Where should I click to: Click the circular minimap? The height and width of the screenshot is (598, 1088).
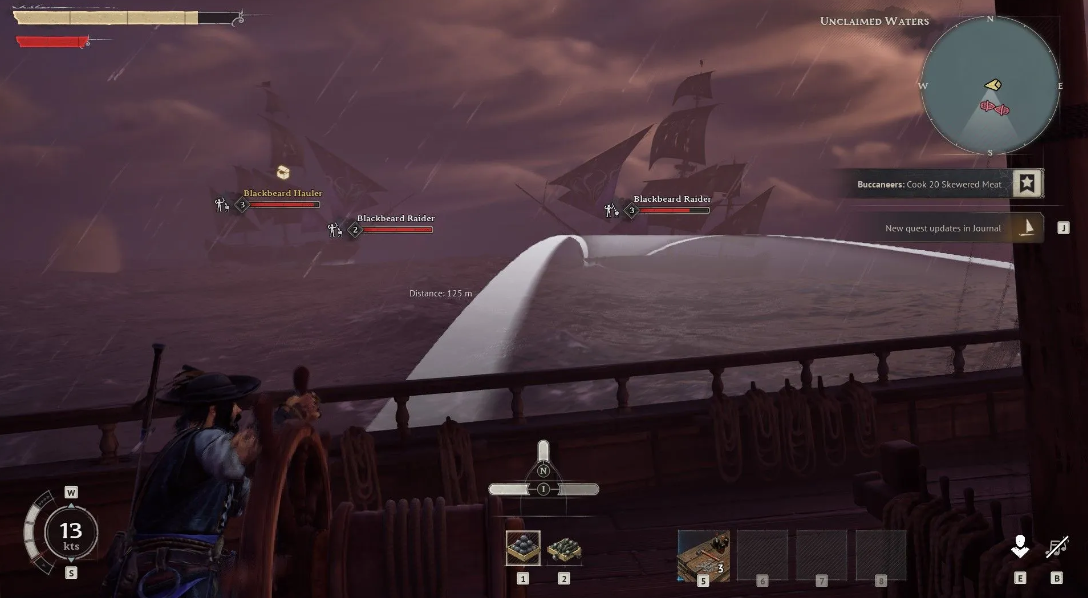(x=990, y=86)
